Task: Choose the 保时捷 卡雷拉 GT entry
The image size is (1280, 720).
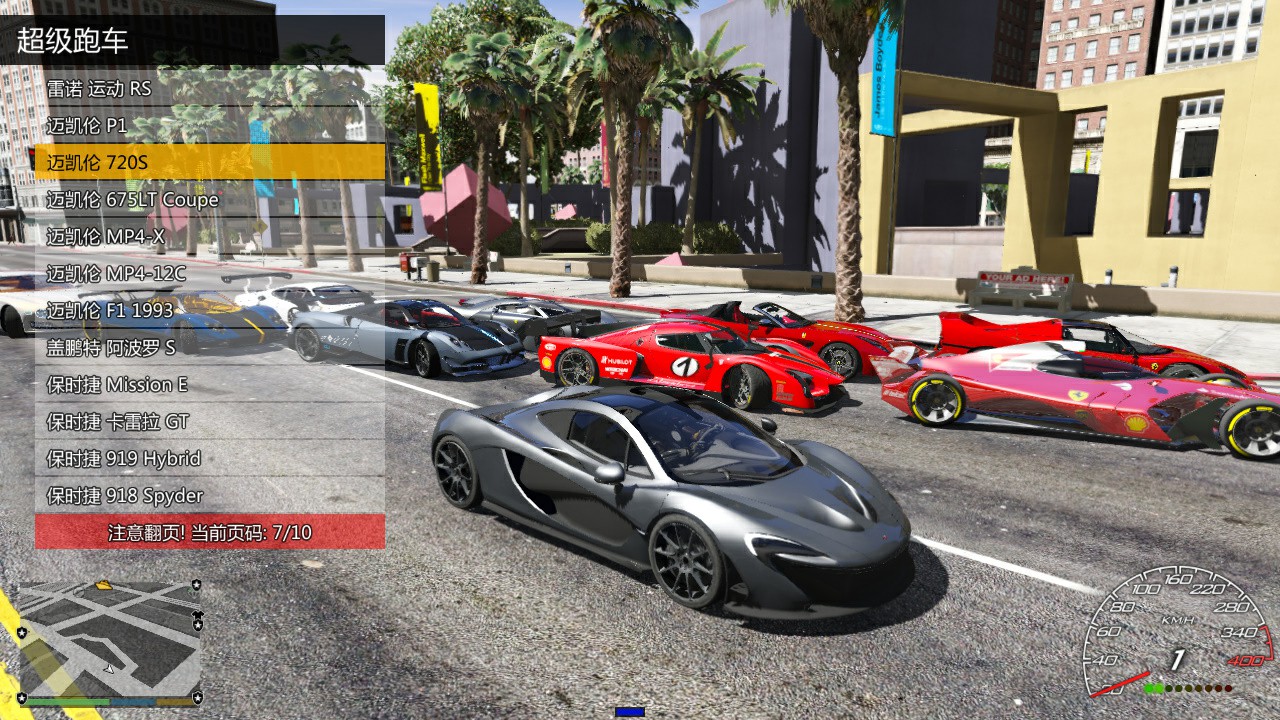Action: 210,421
